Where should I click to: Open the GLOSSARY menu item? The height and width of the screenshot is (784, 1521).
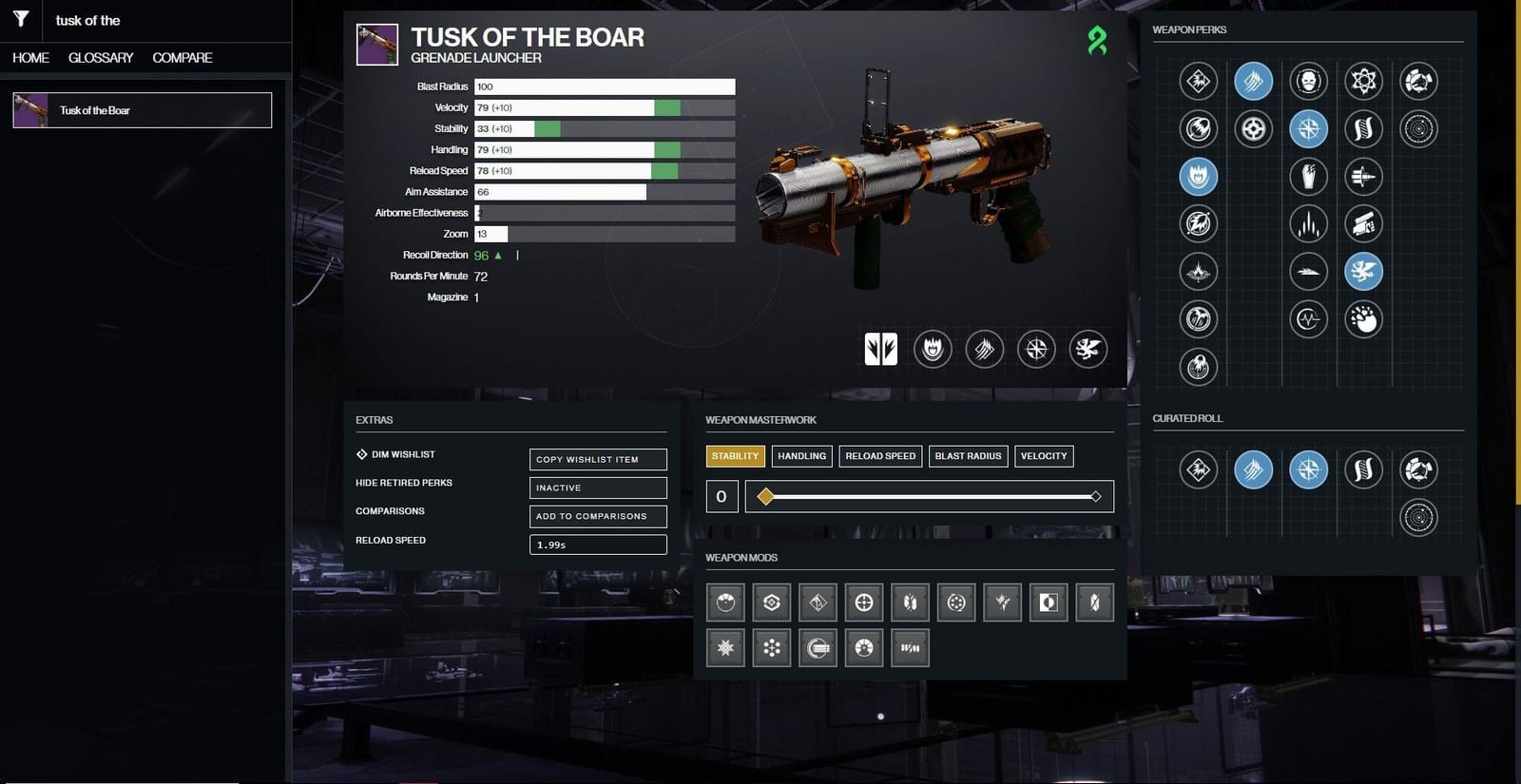pyautogui.click(x=100, y=57)
